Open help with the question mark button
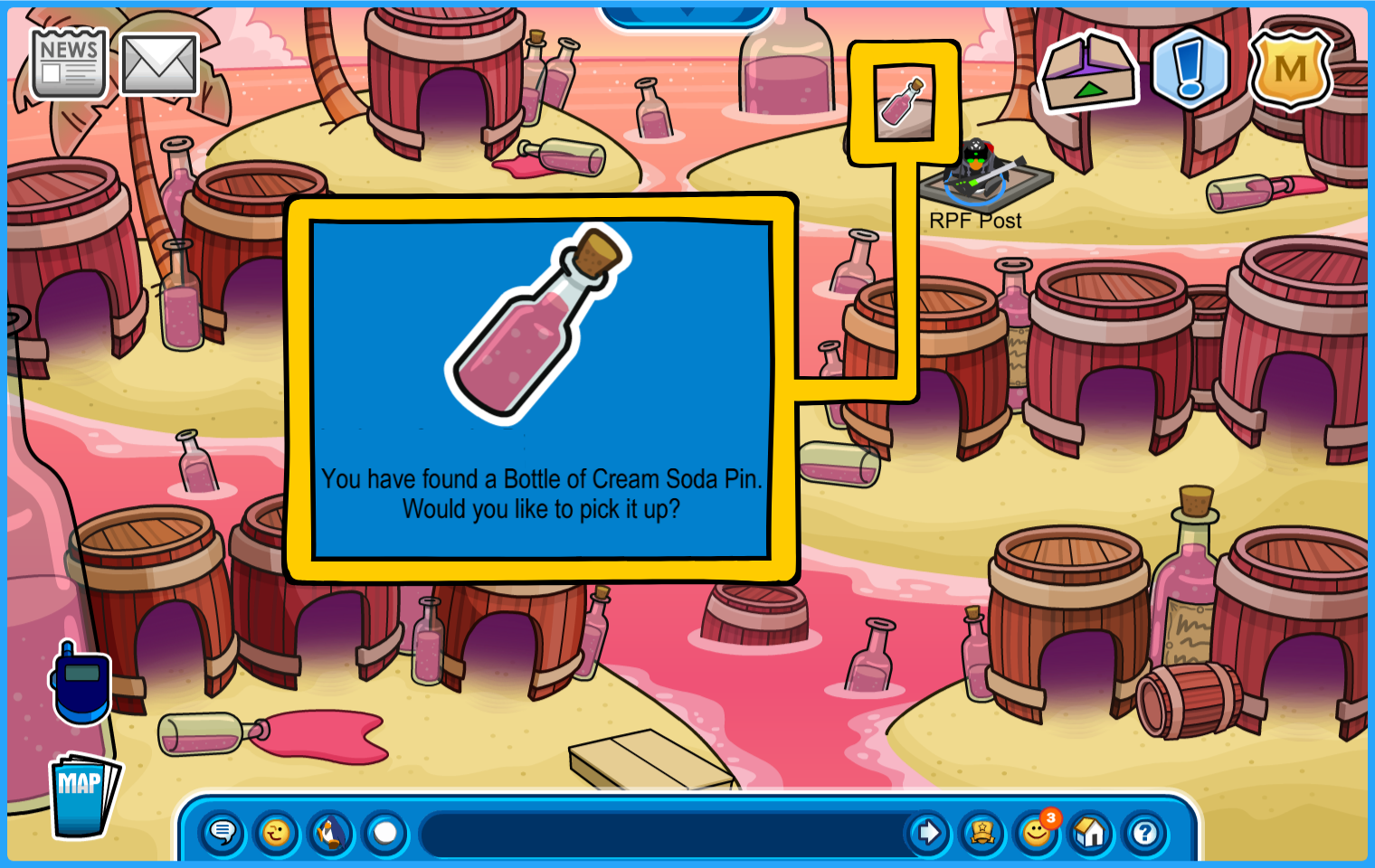 click(x=1145, y=832)
